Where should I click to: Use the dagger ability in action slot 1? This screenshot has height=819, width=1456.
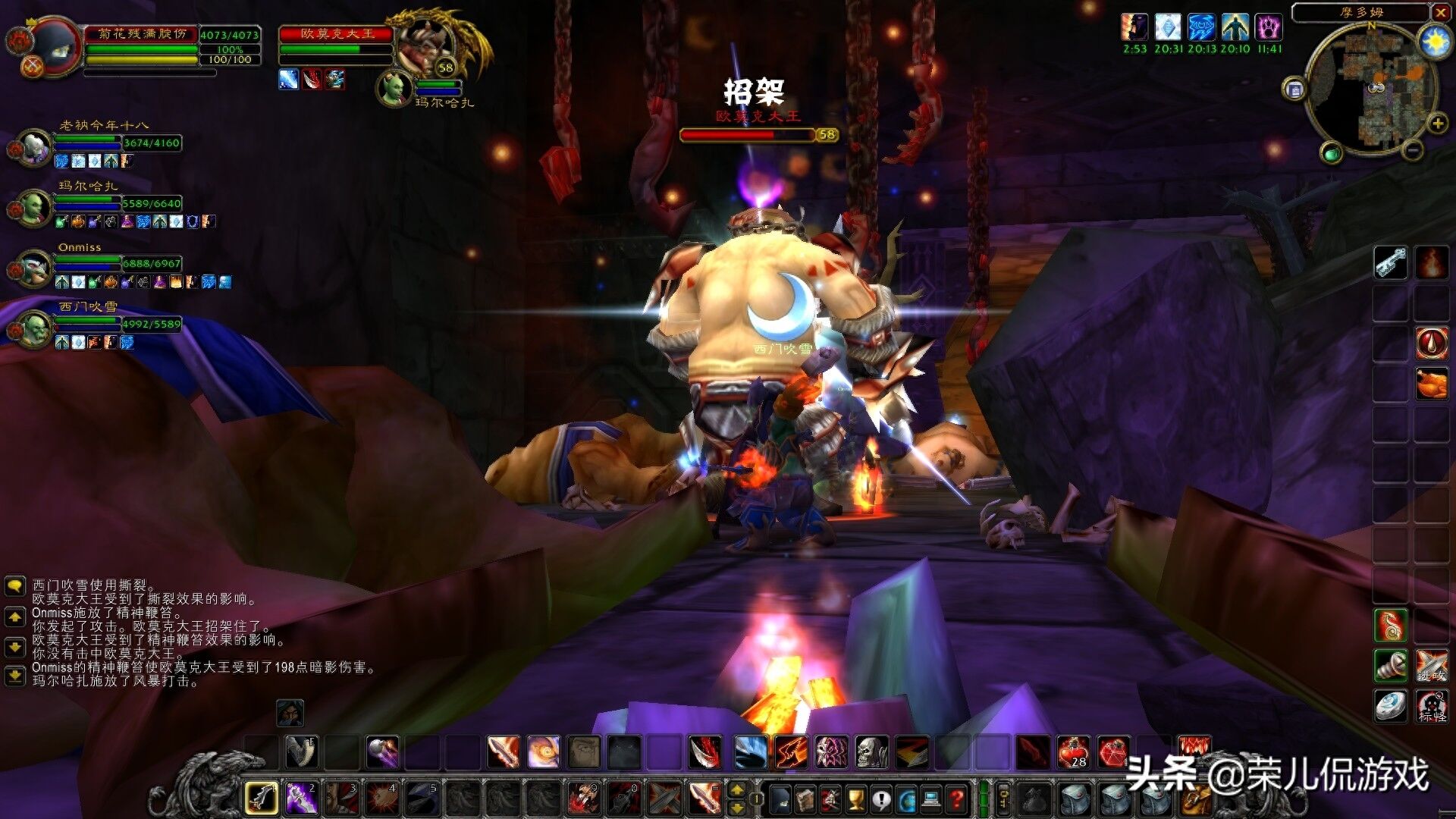[x=262, y=798]
